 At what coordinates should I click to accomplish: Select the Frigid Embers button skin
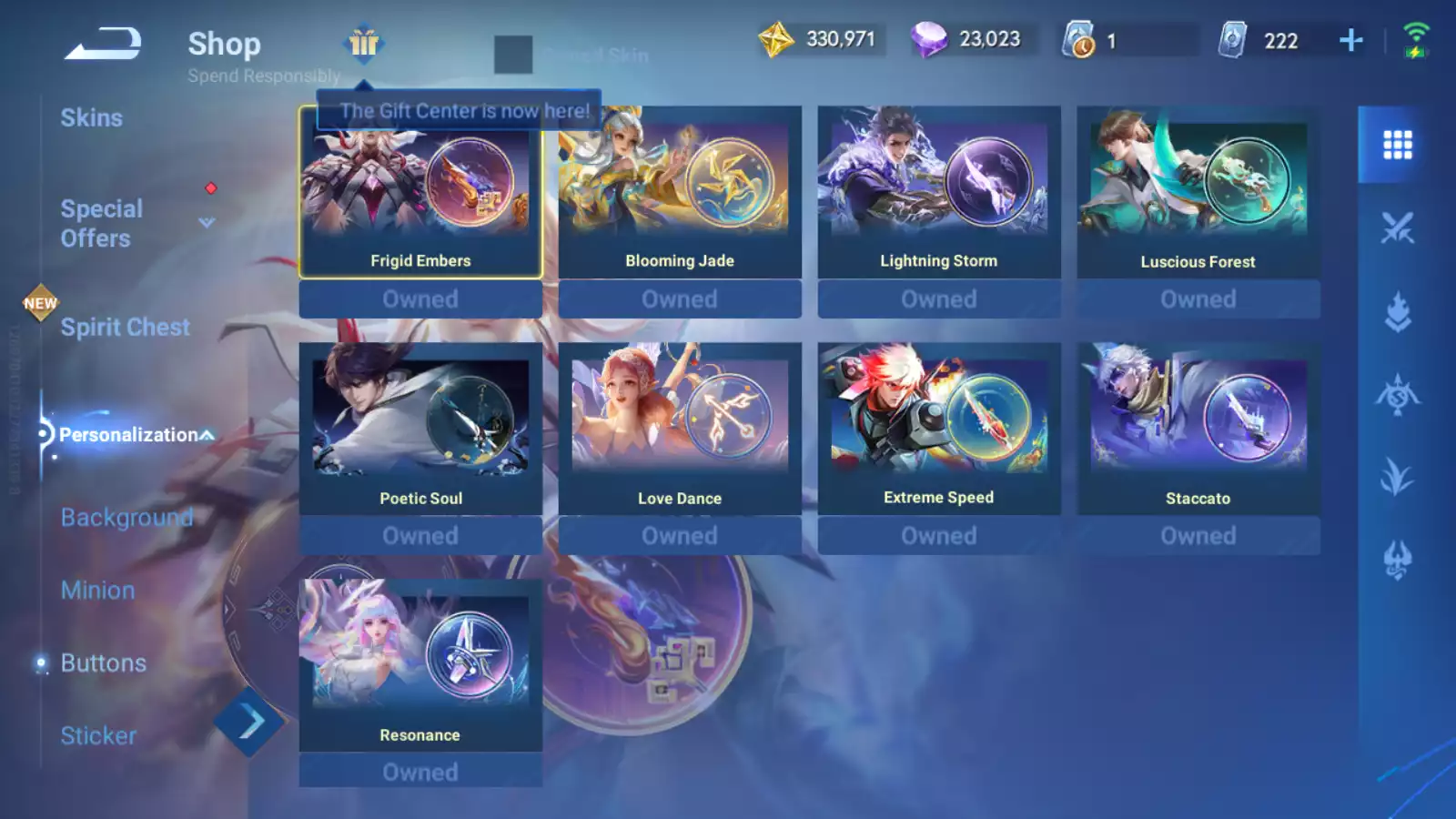(420, 193)
